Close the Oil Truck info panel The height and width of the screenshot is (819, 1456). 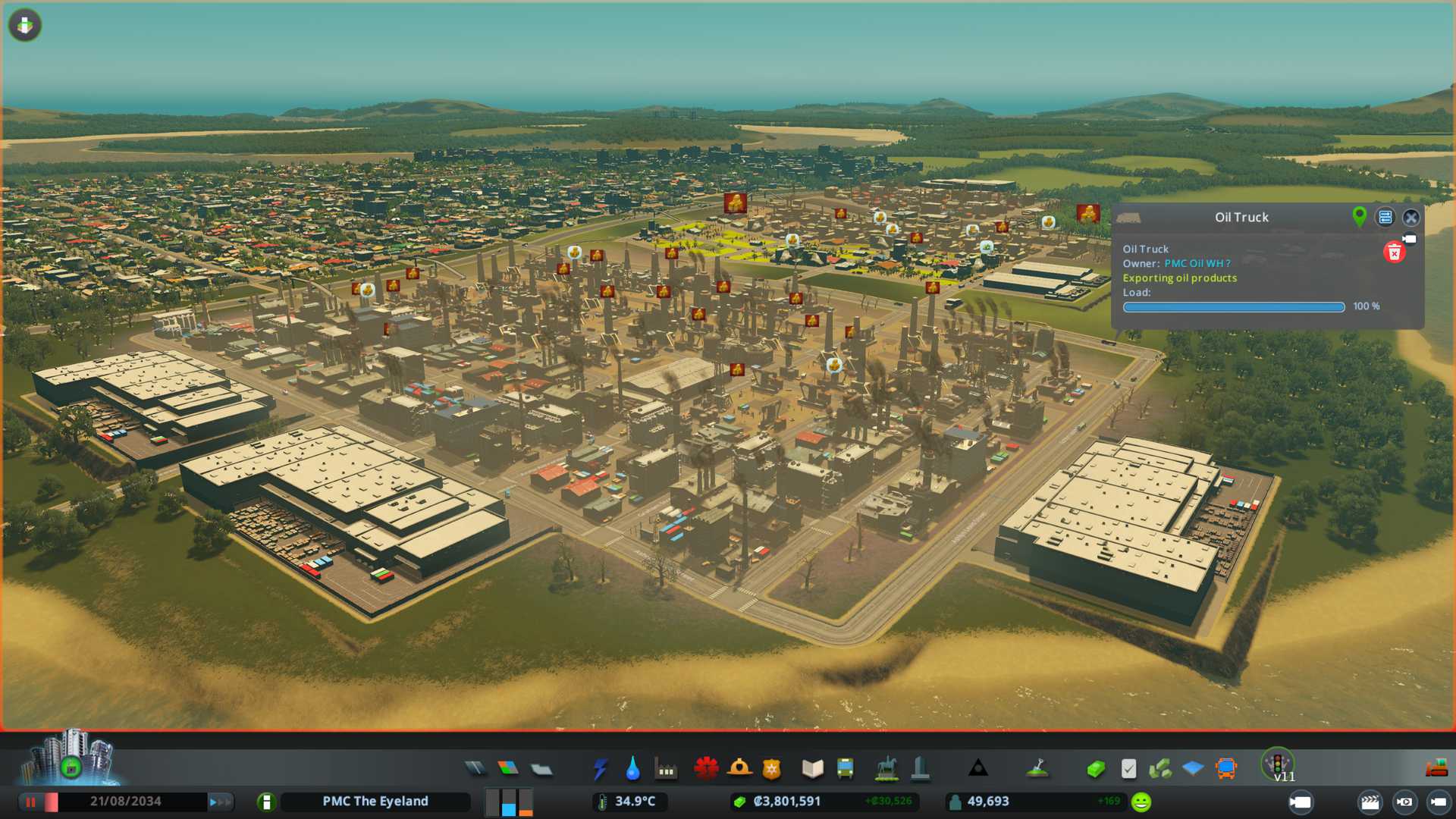[x=1410, y=218]
